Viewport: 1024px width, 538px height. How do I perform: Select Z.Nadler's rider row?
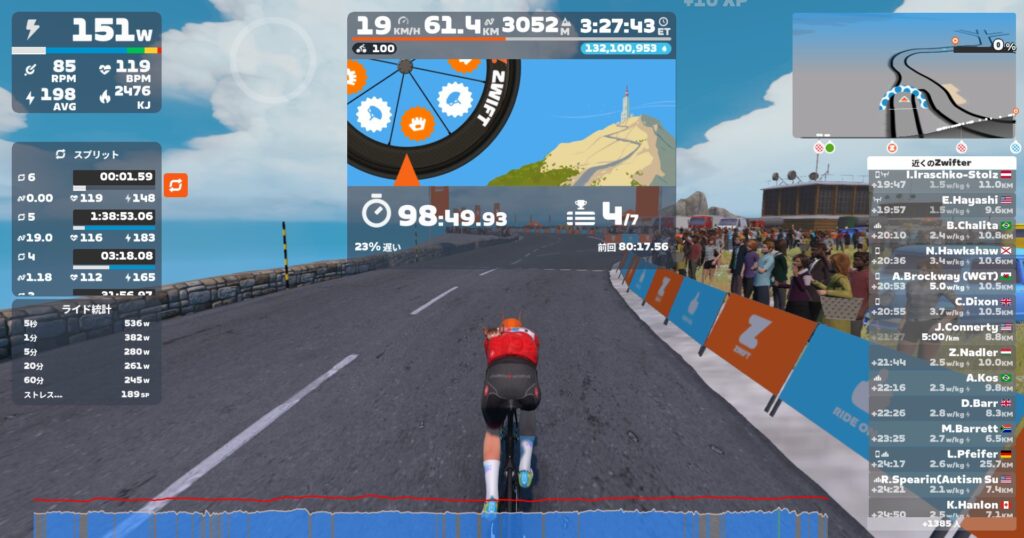(941, 357)
